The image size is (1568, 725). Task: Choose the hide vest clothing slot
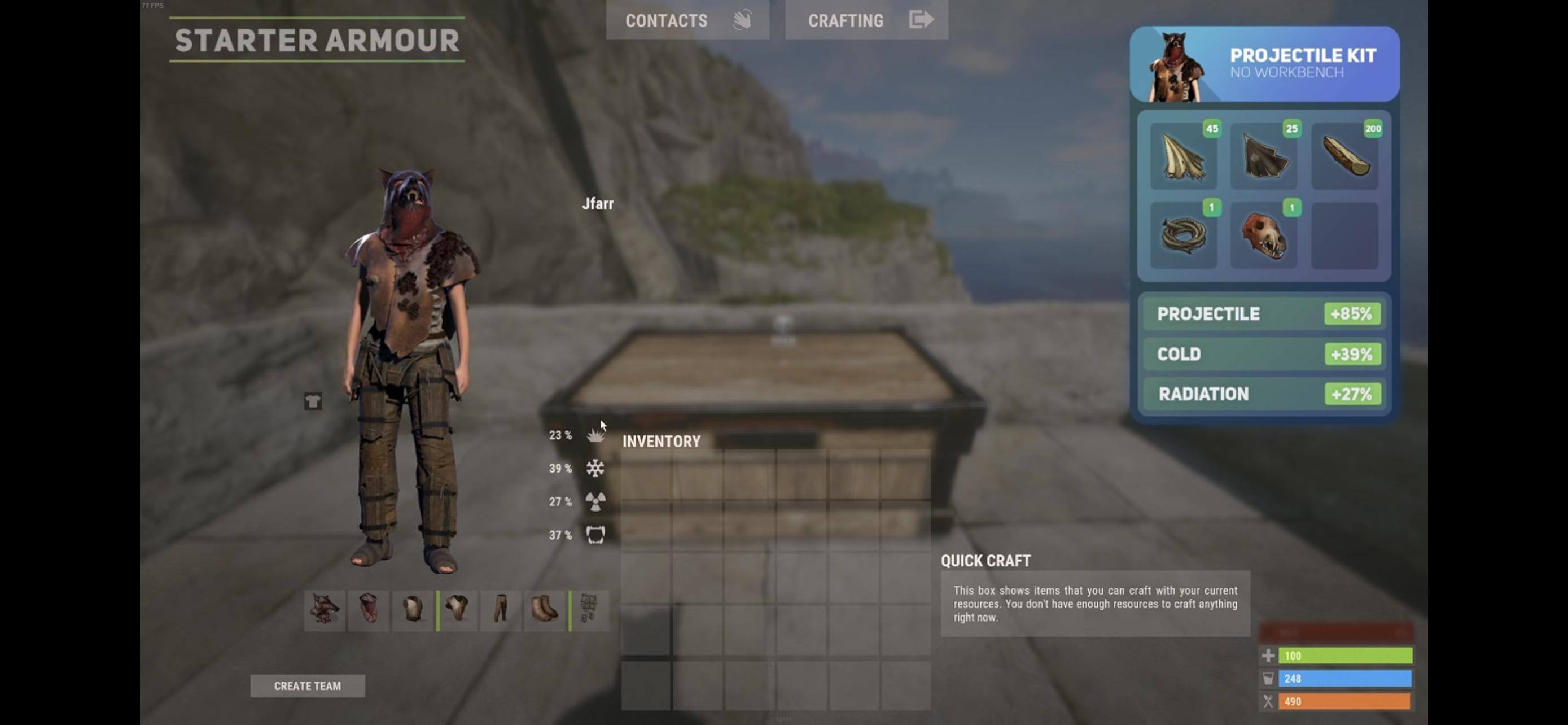[413, 609]
